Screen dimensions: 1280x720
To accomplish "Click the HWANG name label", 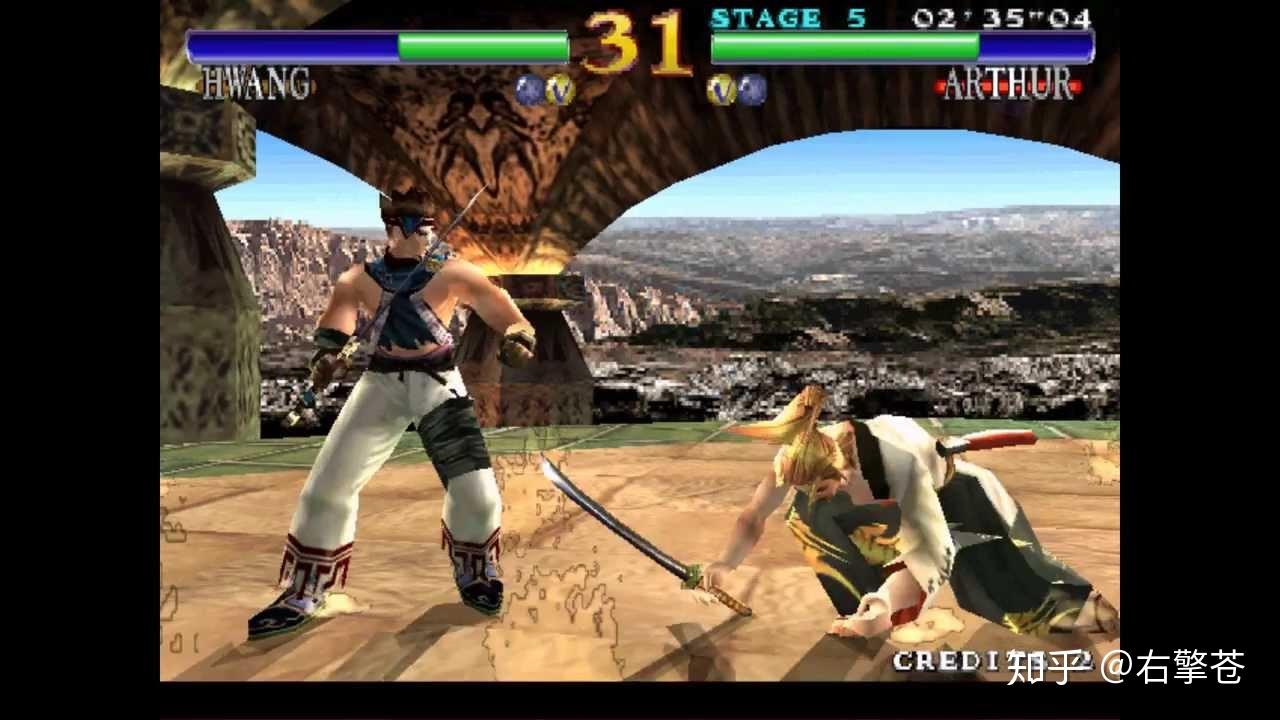I will tap(256, 84).
